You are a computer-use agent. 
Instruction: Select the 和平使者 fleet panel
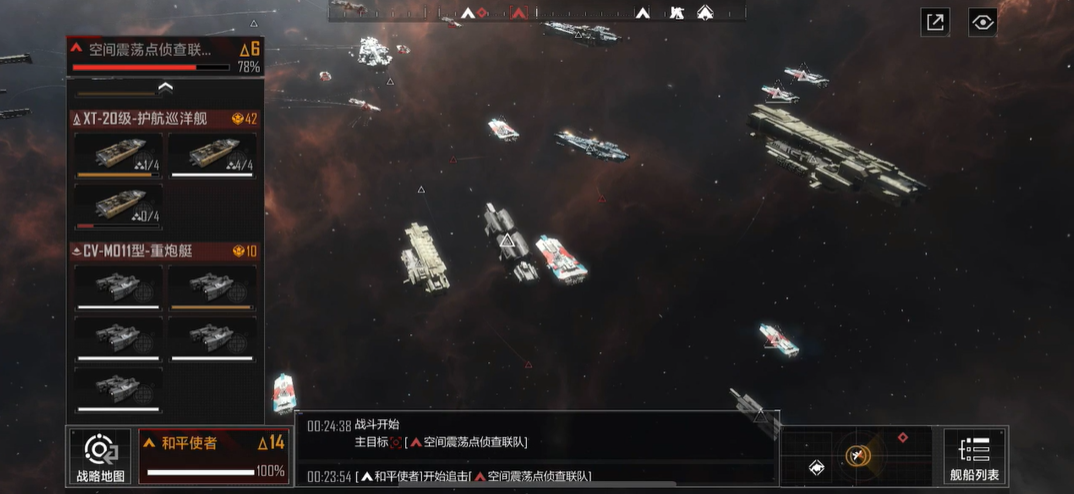pyautogui.click(x=213, y=456)
